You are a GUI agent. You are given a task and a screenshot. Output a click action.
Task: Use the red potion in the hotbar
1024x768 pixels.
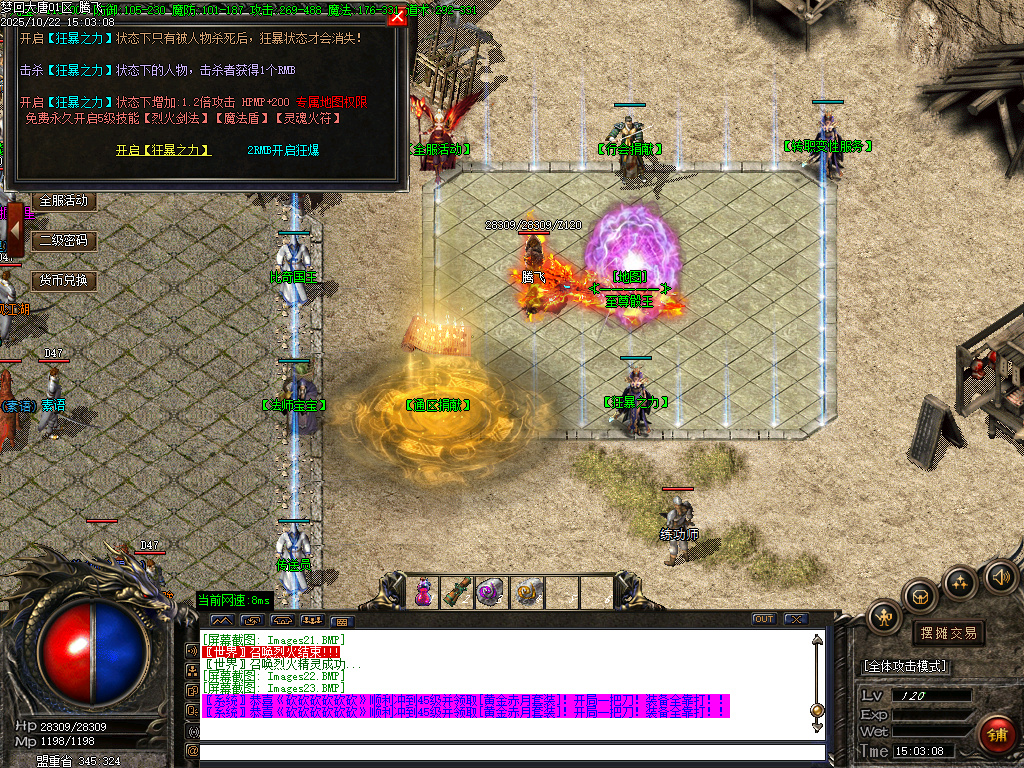[424, 592]
